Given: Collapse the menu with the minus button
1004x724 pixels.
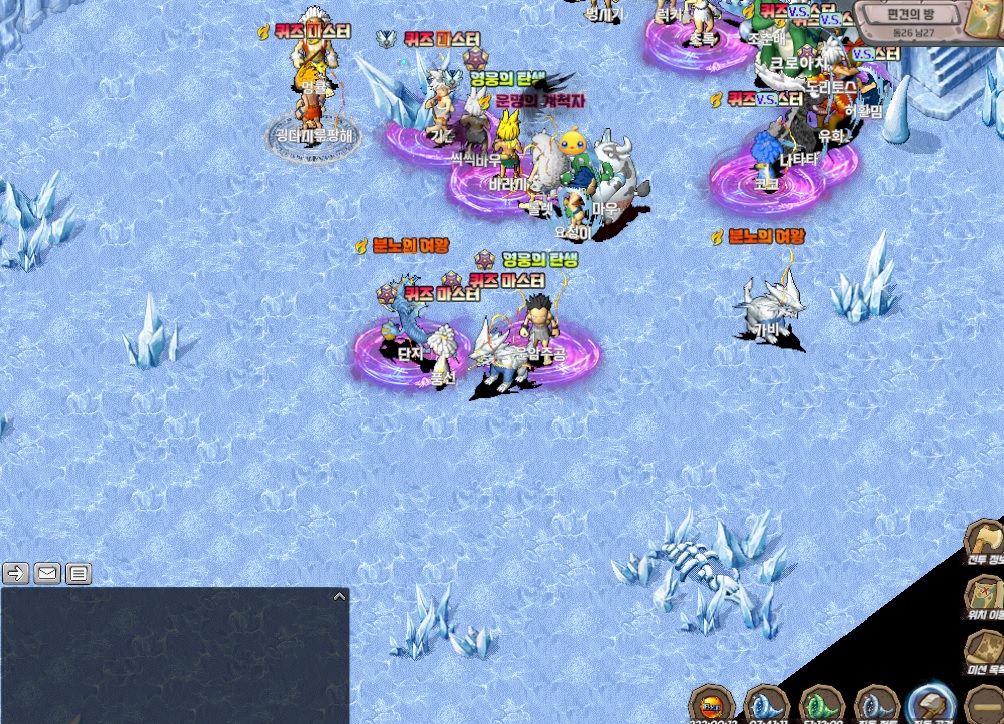Looking at the screenshot, I should point(984,704).
